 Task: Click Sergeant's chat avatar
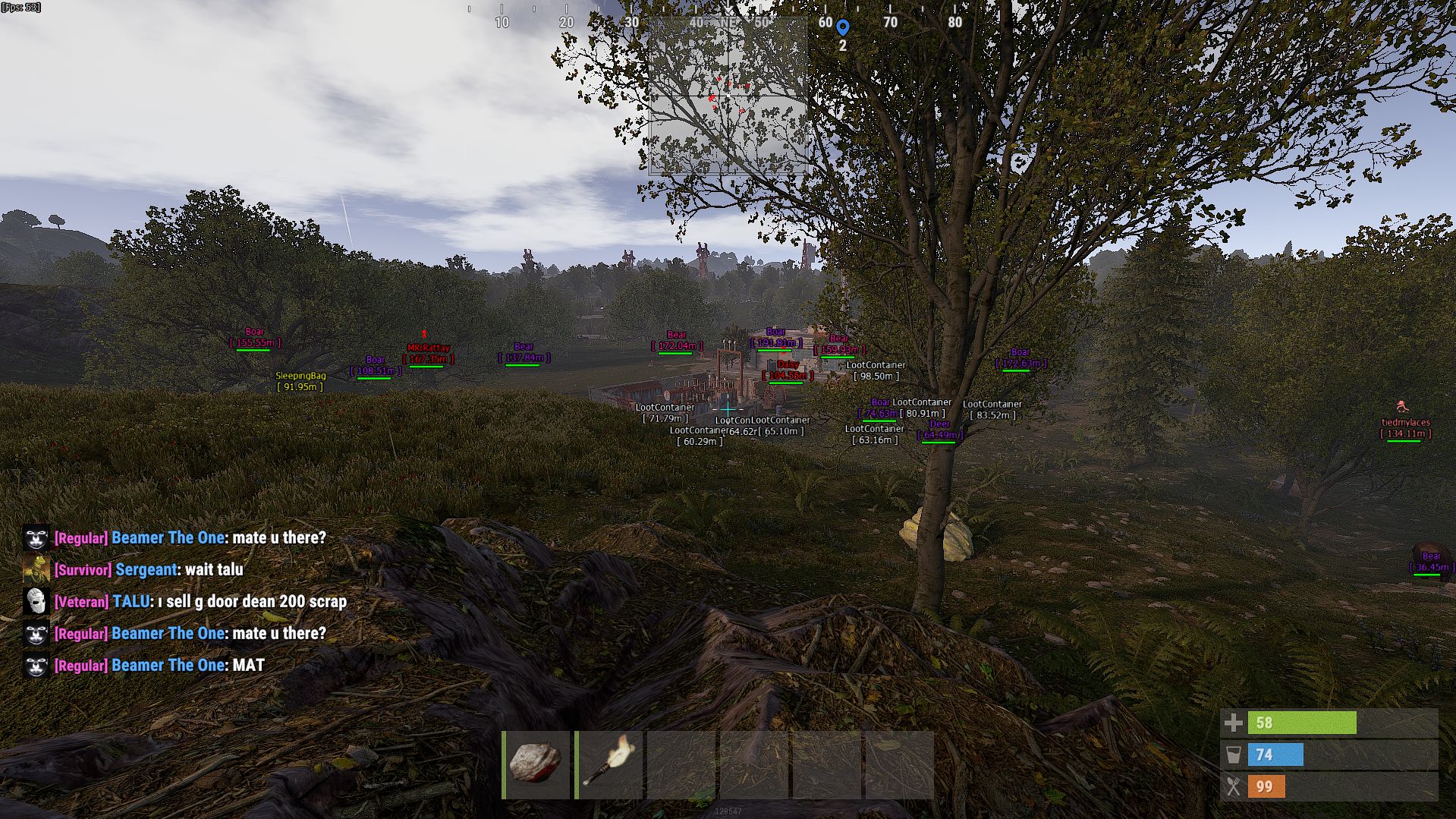click(x=36, y=569)
